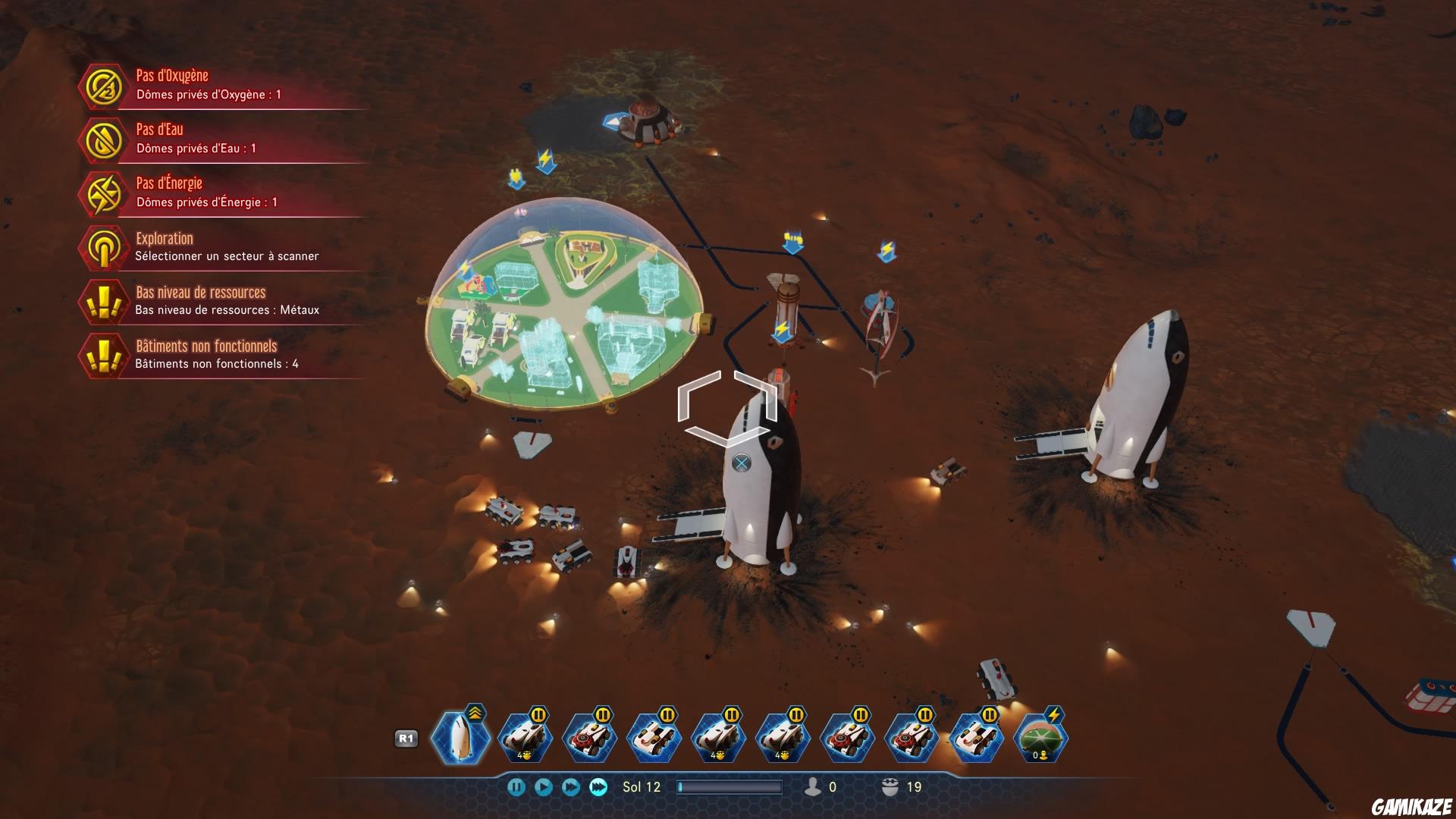Click the colonist counter icon in status bar
The height and width of the screenshot is (819, 1456).
click(x=814, y=786)
